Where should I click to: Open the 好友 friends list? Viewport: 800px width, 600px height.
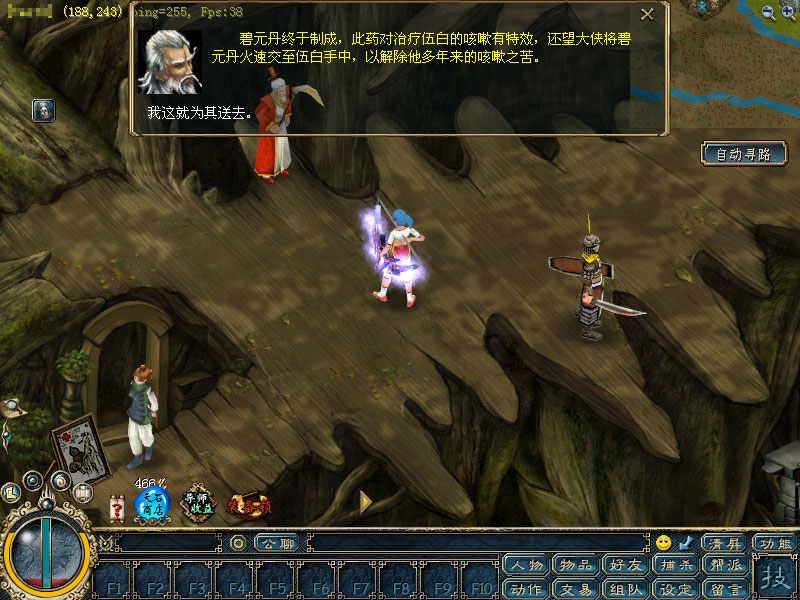click(627, 565)
